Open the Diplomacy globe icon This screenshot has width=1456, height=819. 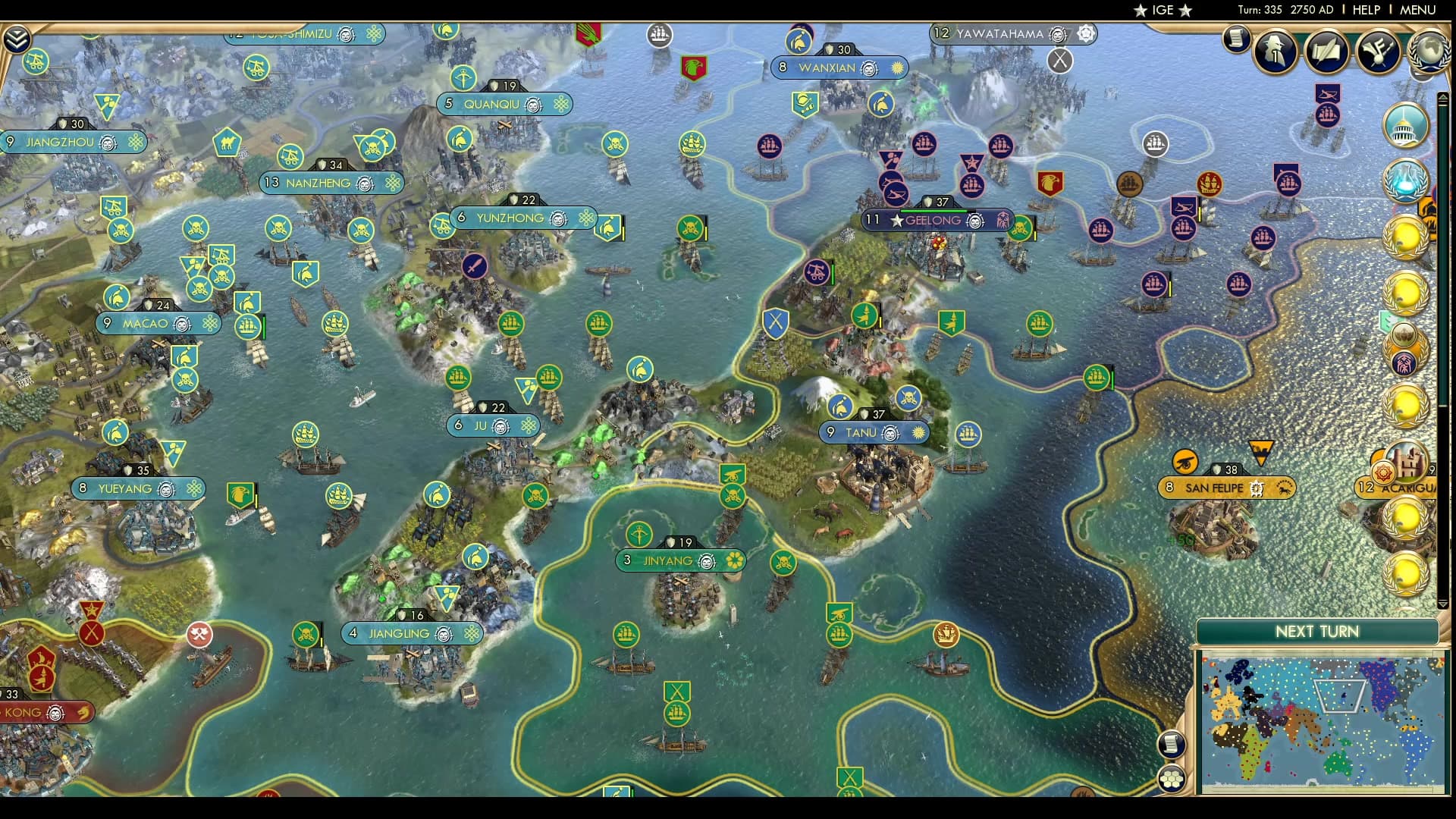coord(1429,53)
